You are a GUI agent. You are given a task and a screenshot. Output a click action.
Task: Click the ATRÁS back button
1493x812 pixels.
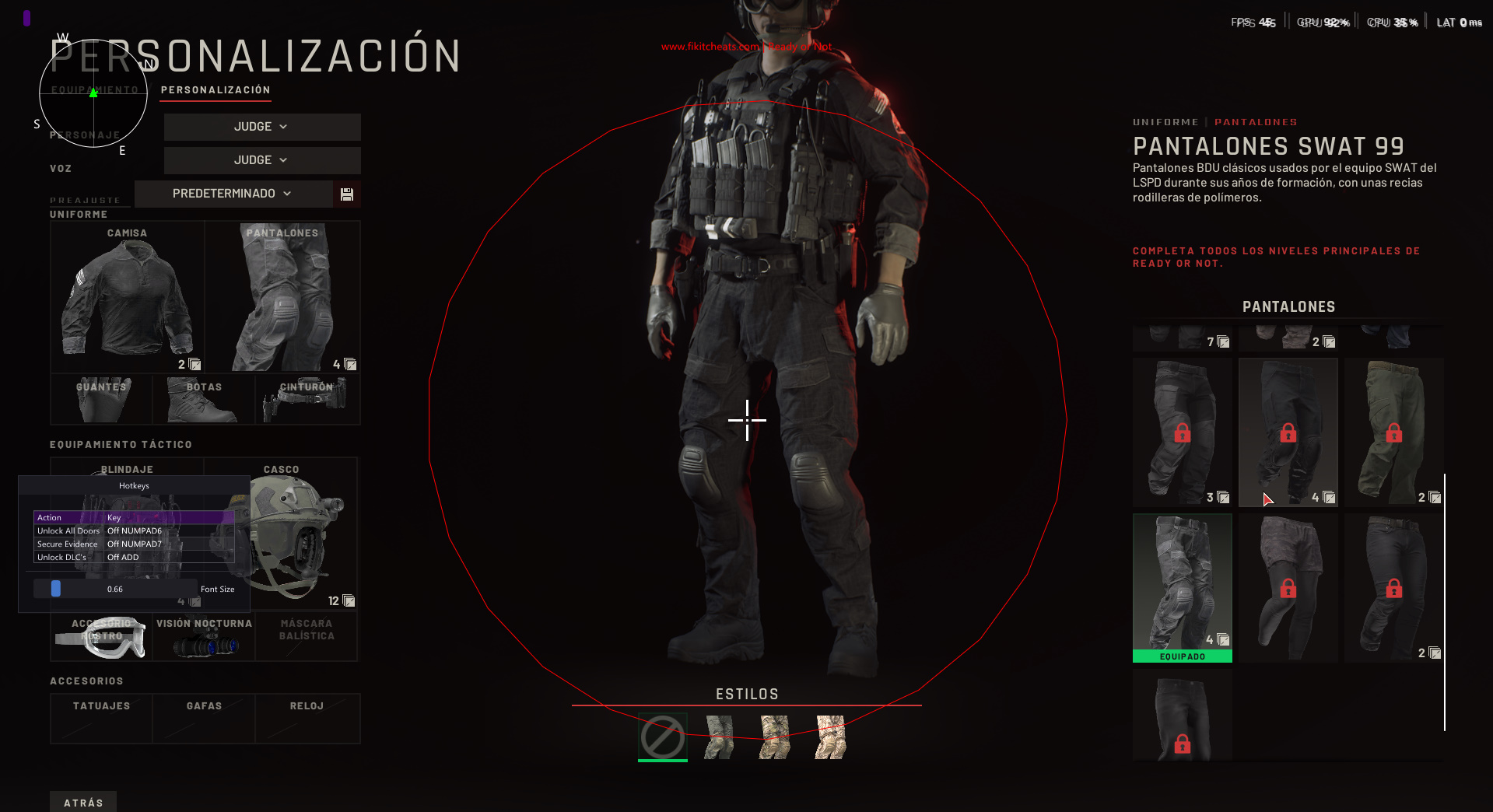82,802
